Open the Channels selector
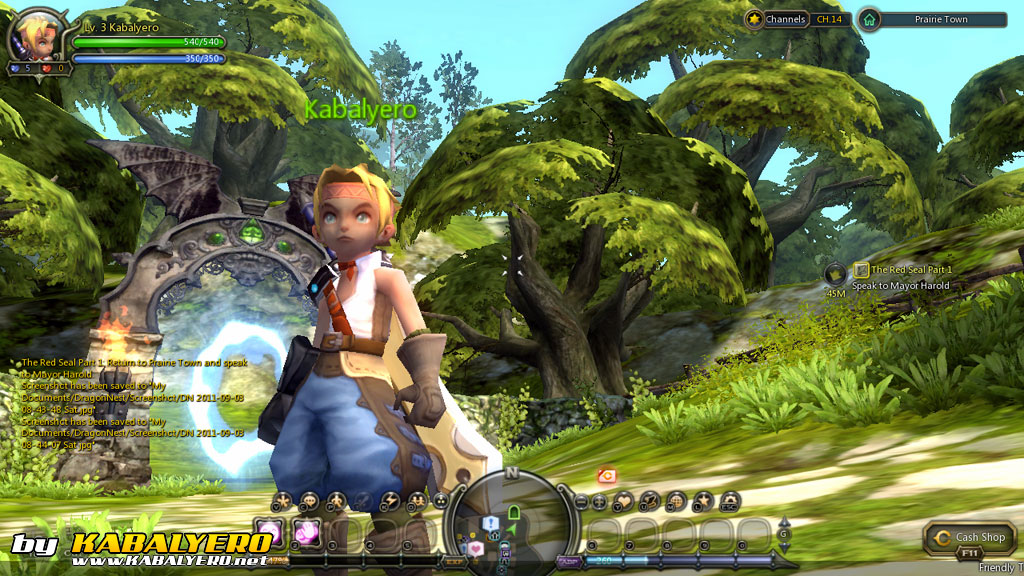 (x=778, y=19)
